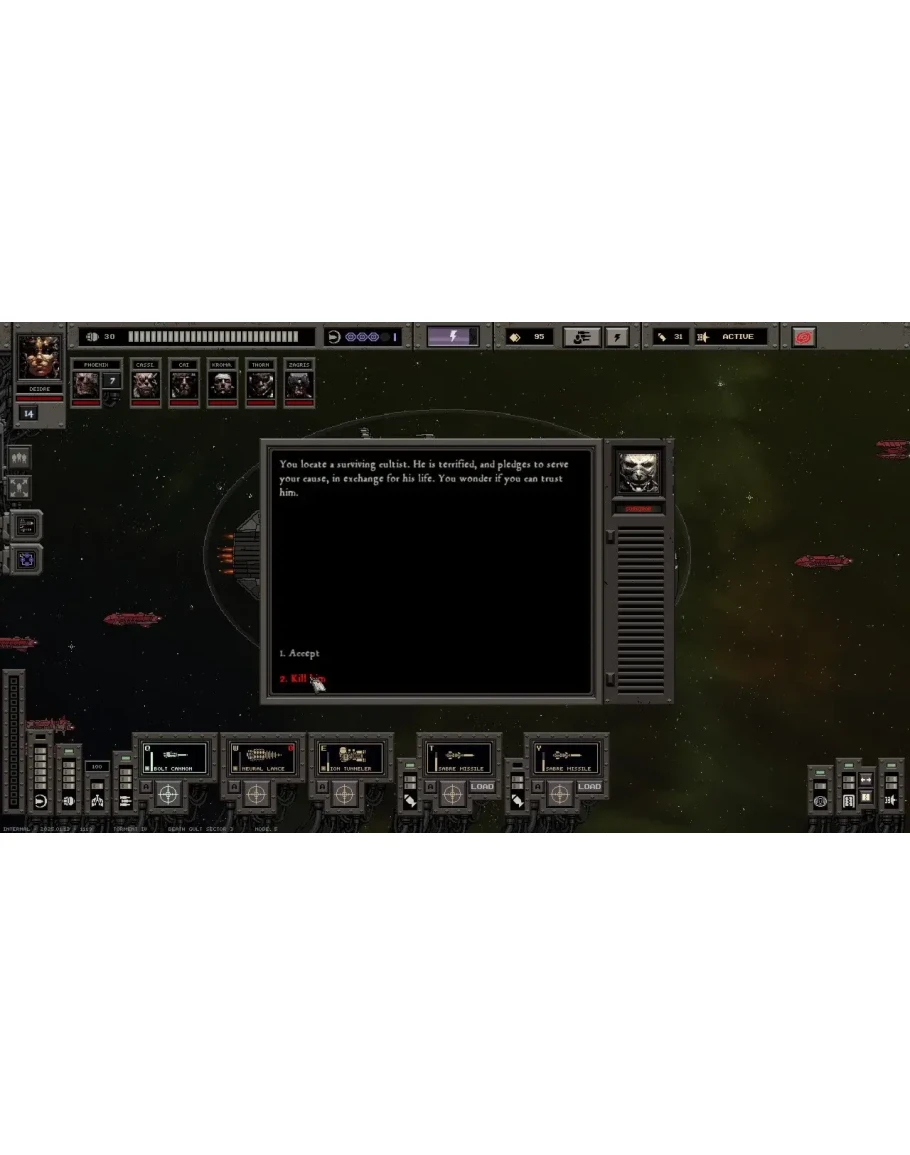
Task: Select crew member Kroma portrait
Action: (x=221, y=385)
